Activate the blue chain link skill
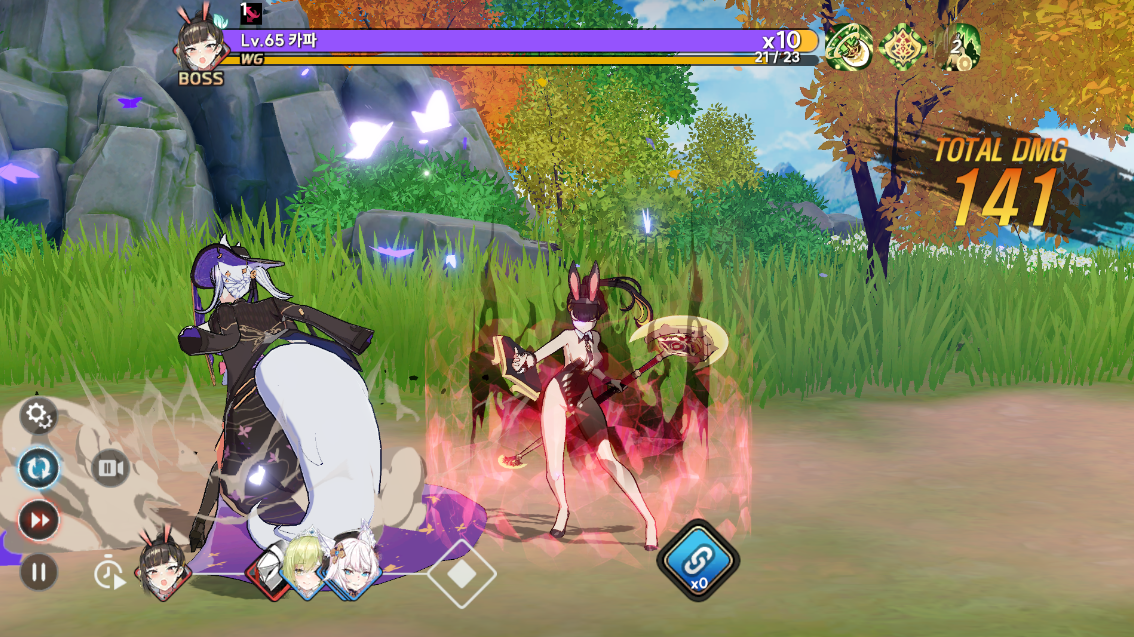This screenshot has width=1134, height=637. (x=698, y=559)
